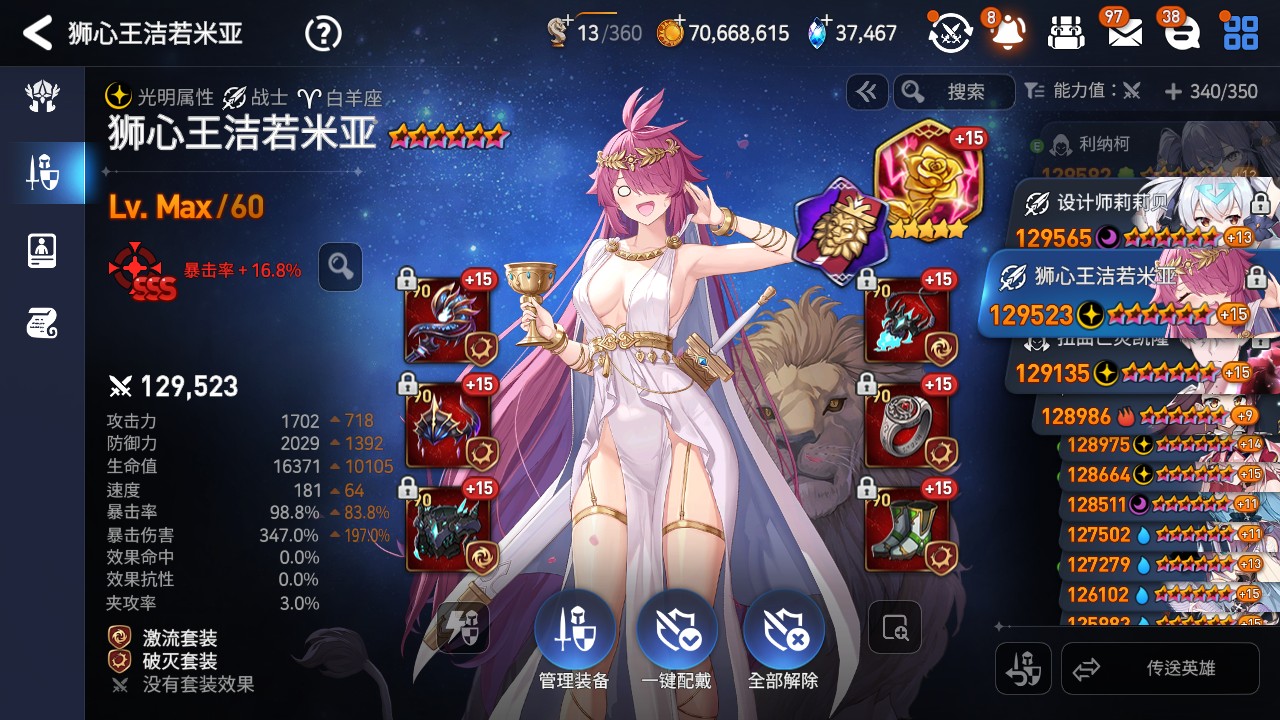Switch to the hero profile tab

click(42, 250)
